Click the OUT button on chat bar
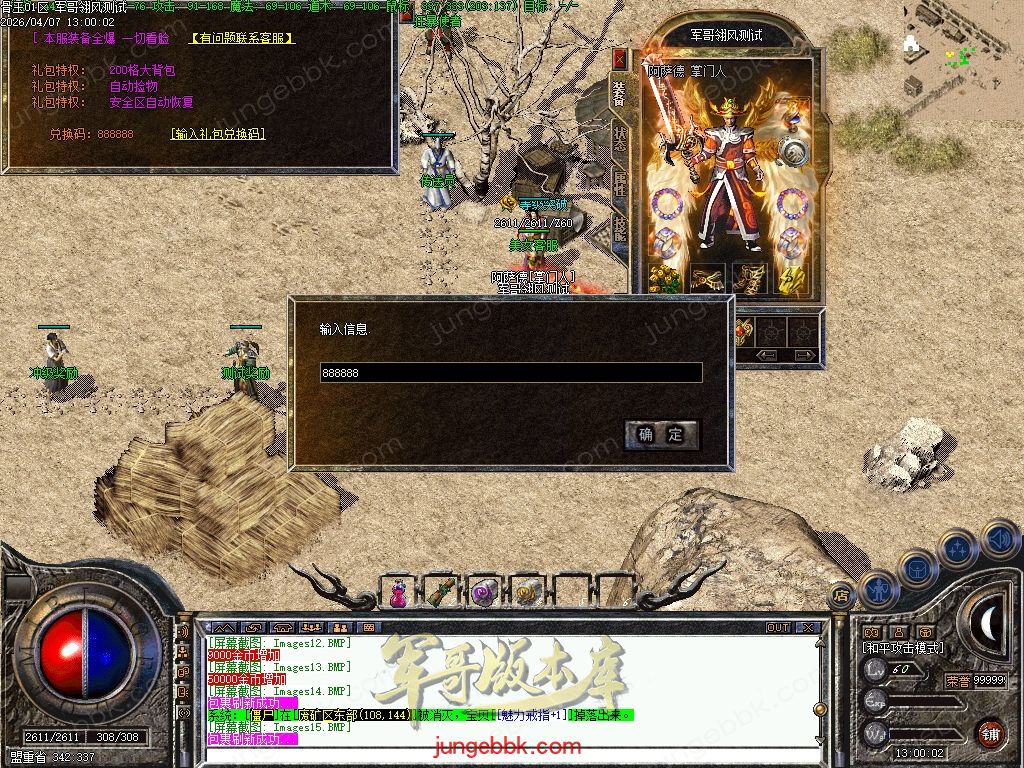Screen dimensions: 1024x768 point(777,628)
